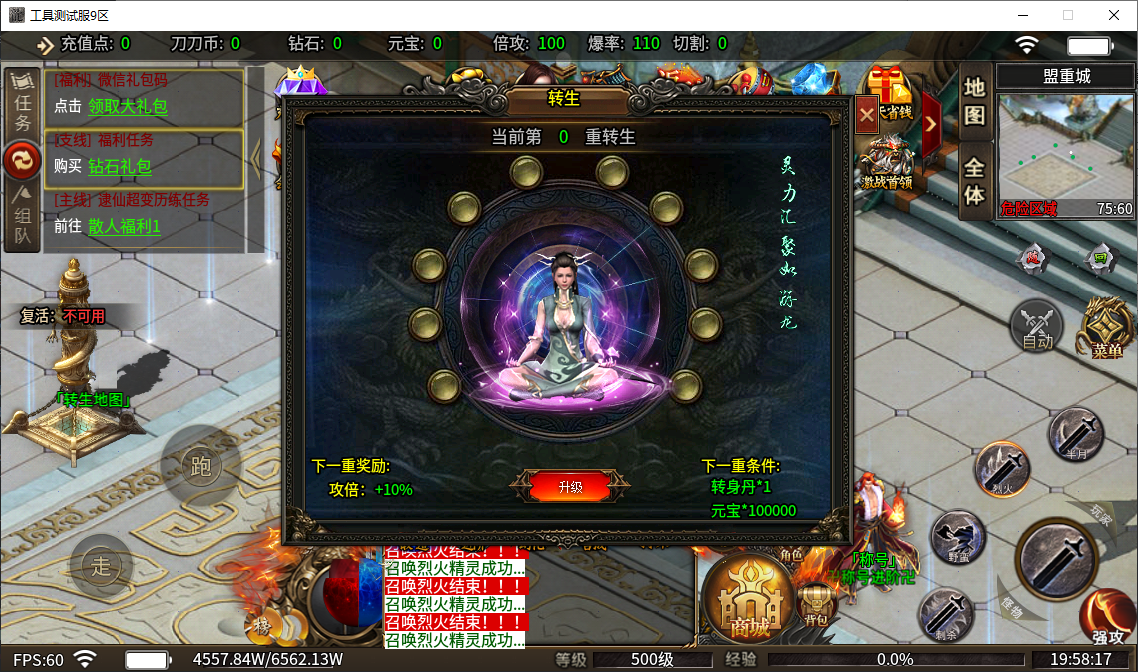Open the 背包 backpack
The image size is (1138, 672).
(x=816, y=604)
